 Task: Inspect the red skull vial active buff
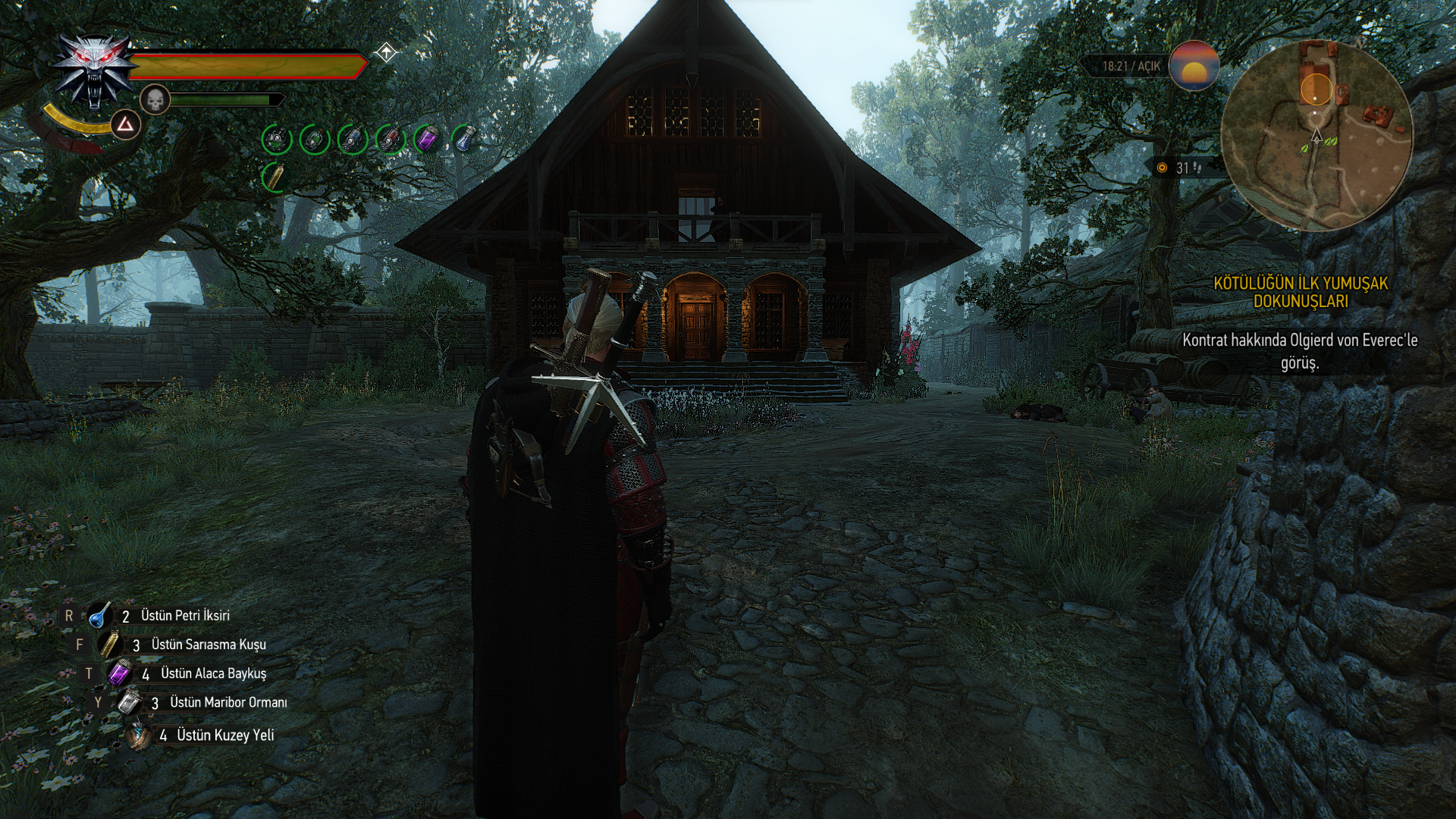click(391, 140)
